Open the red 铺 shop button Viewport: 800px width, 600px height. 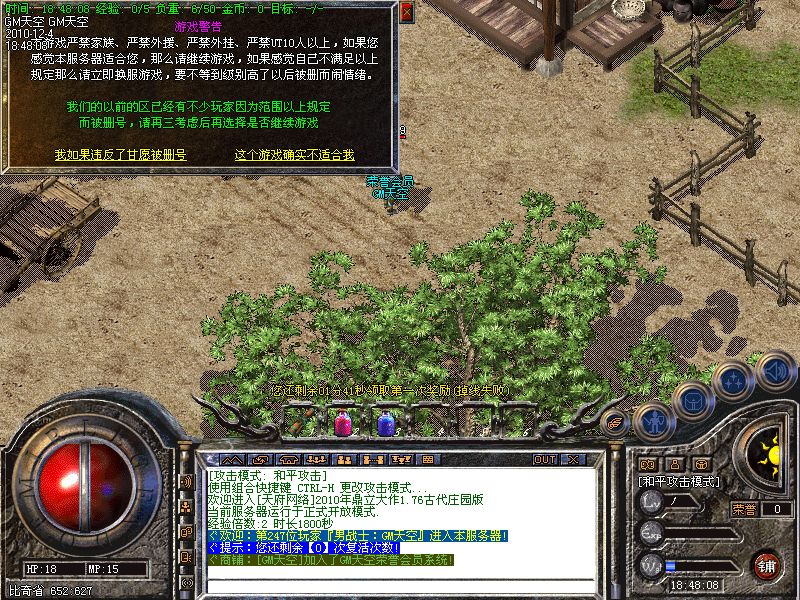[768, 565]
